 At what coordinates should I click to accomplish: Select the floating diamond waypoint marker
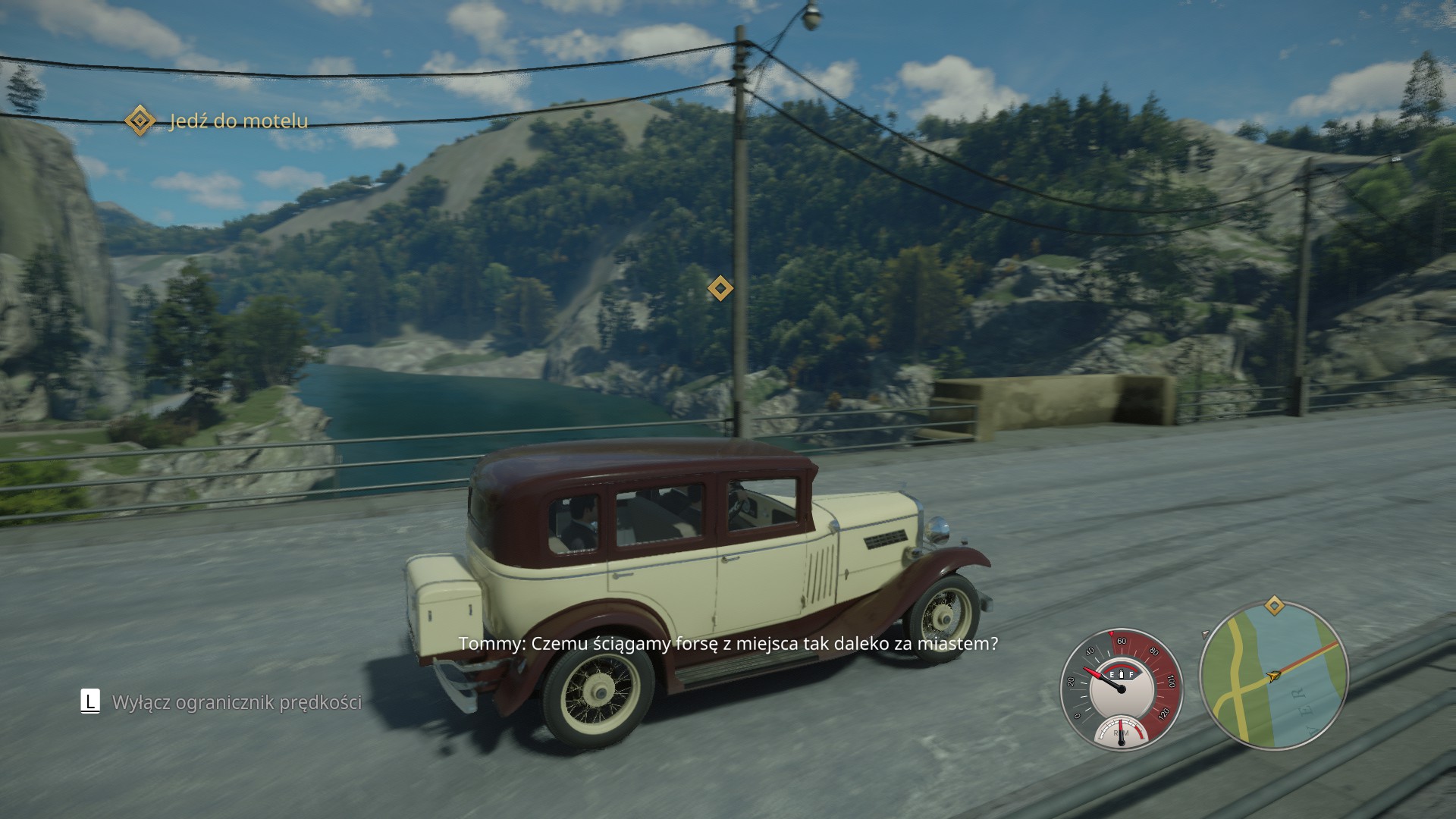(x=720, y=288)
